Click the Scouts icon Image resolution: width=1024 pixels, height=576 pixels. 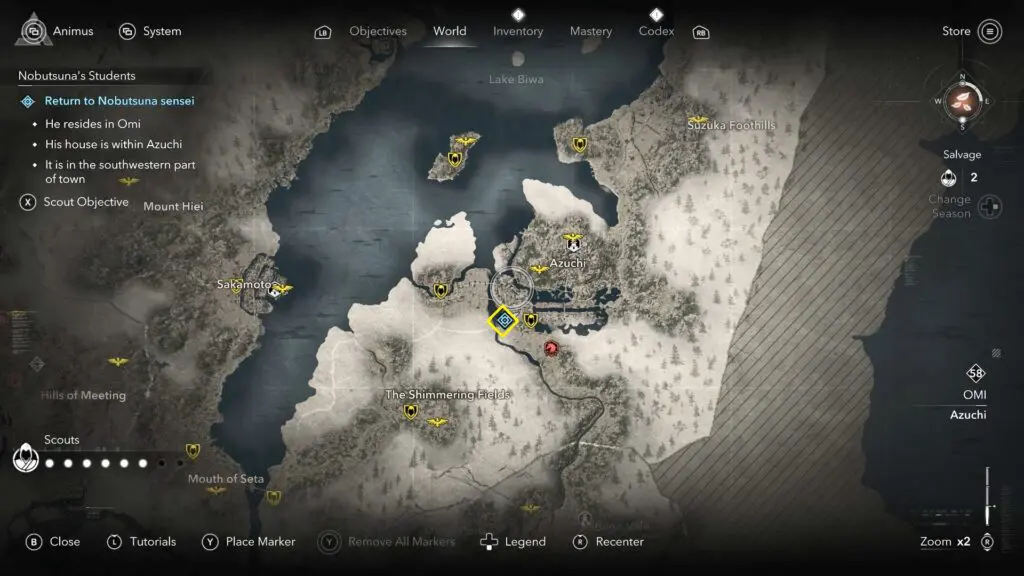tap(26, 459)
